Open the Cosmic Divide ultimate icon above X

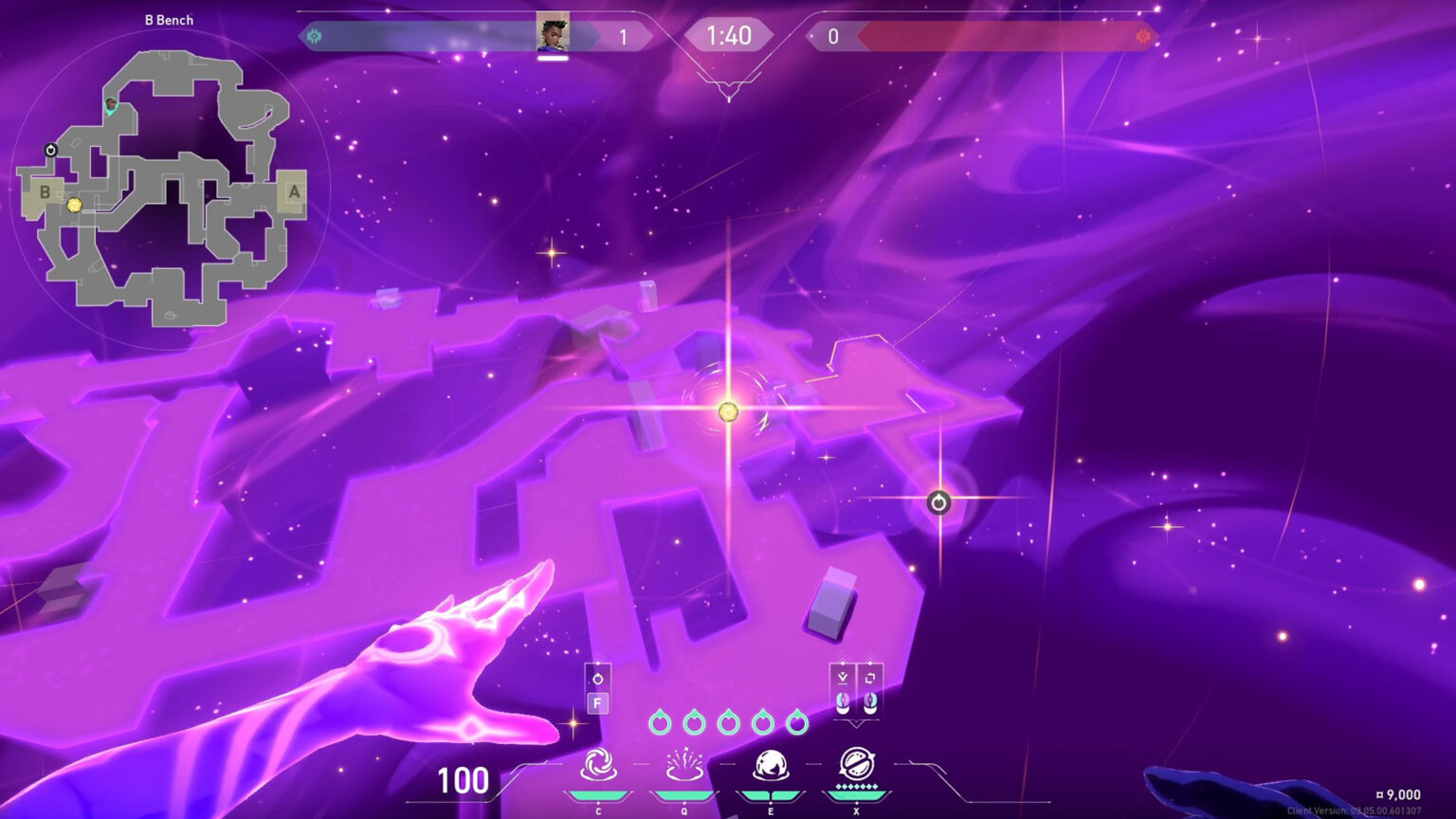[855, 764]
